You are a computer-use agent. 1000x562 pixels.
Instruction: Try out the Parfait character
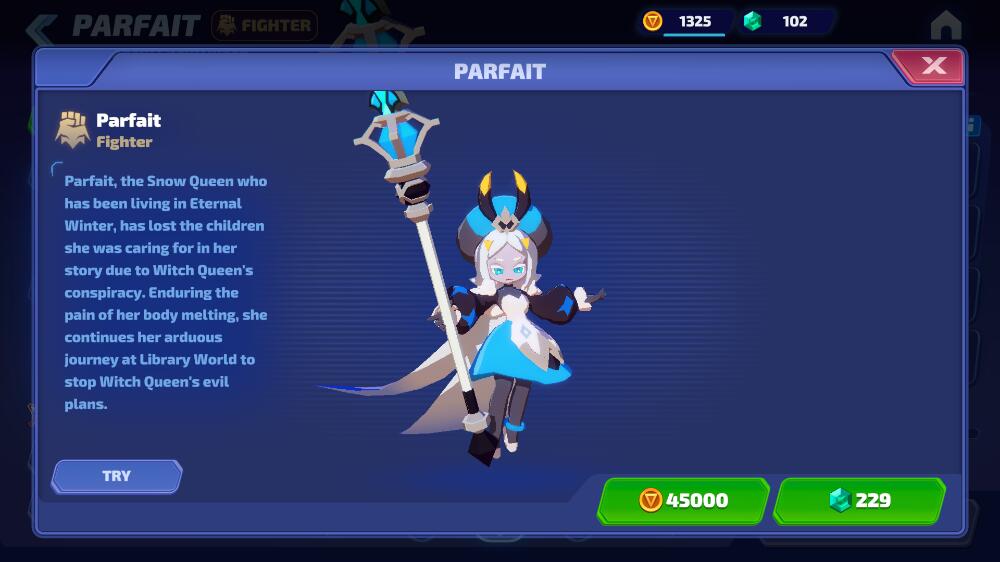[x=117, y=476]
